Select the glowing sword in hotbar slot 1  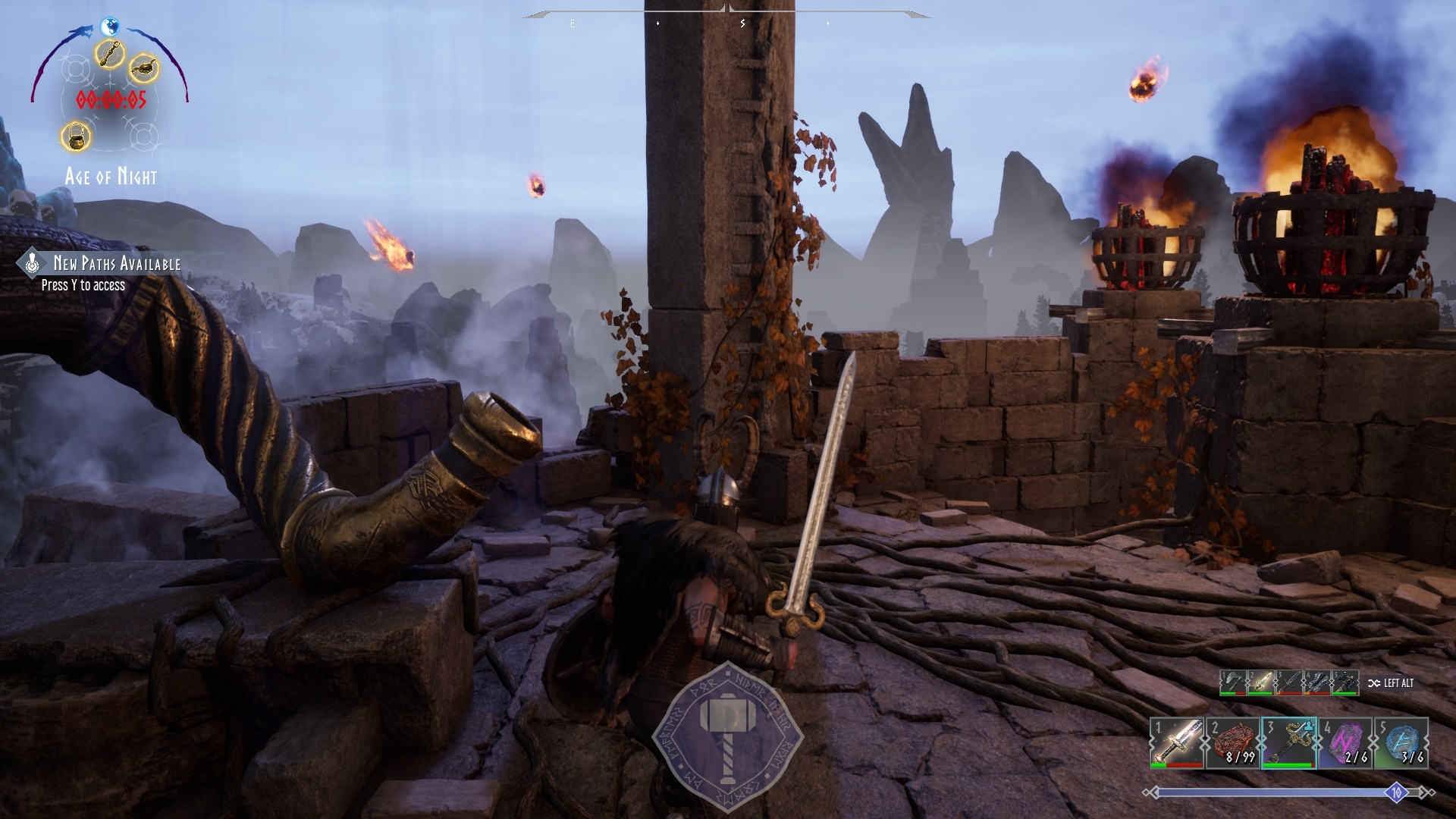click(1176, 742)
